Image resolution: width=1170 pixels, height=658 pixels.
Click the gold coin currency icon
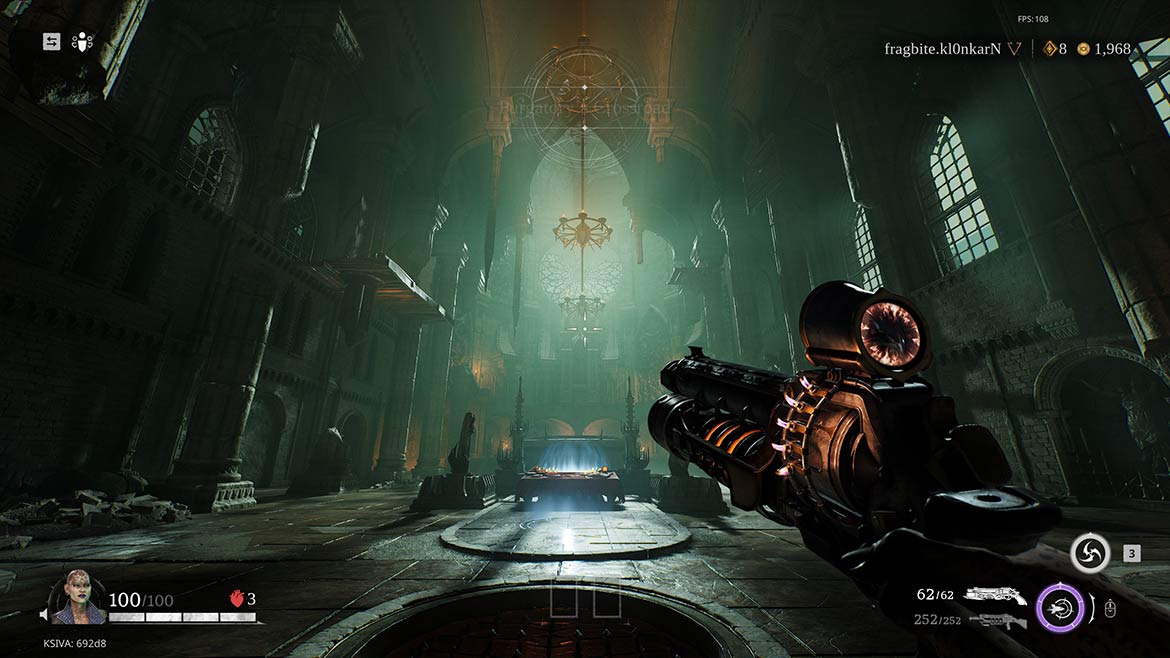pyautogui.click(x=1083, y=49)
